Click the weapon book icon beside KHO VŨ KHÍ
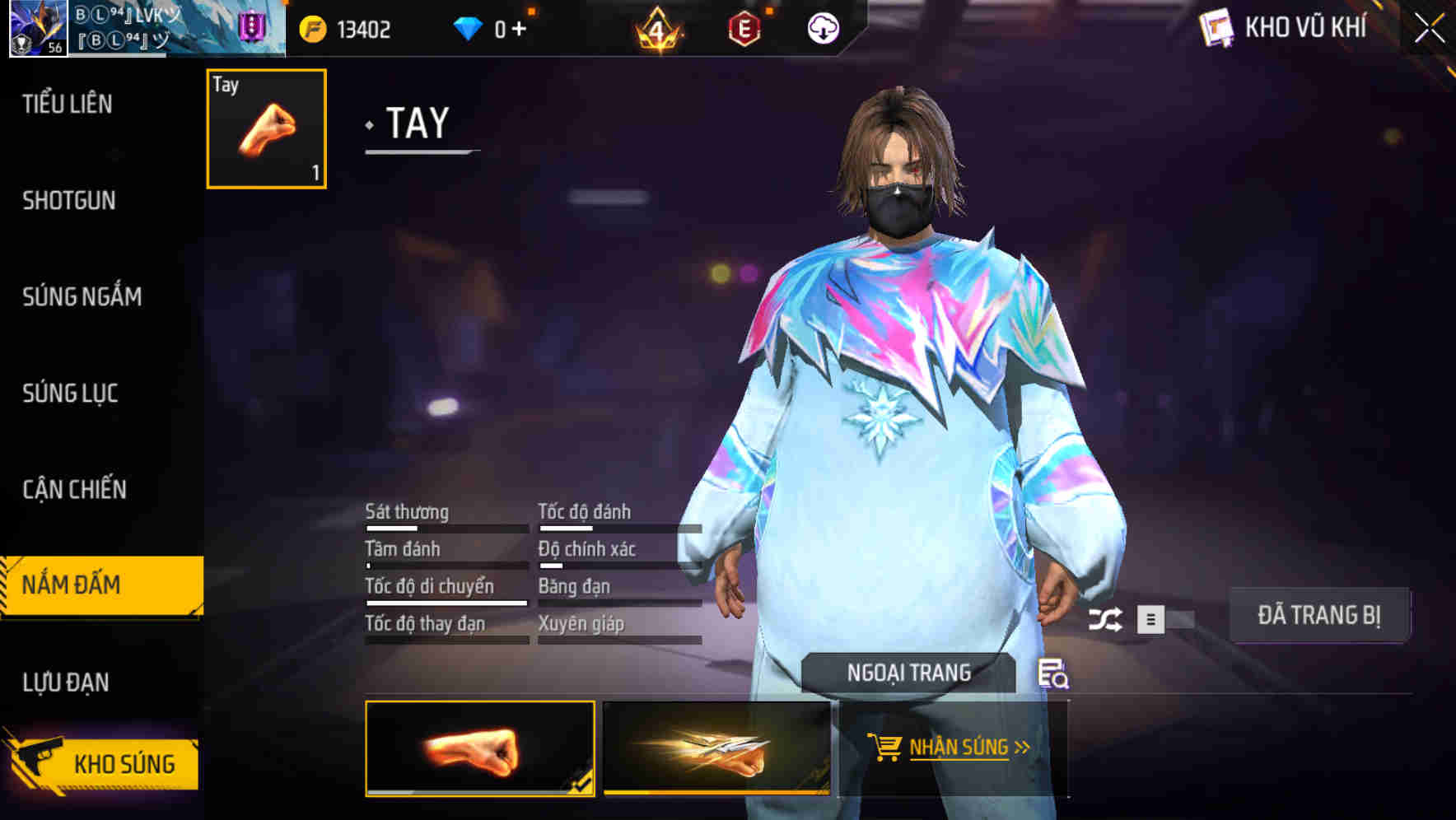 click(1215, 27)
